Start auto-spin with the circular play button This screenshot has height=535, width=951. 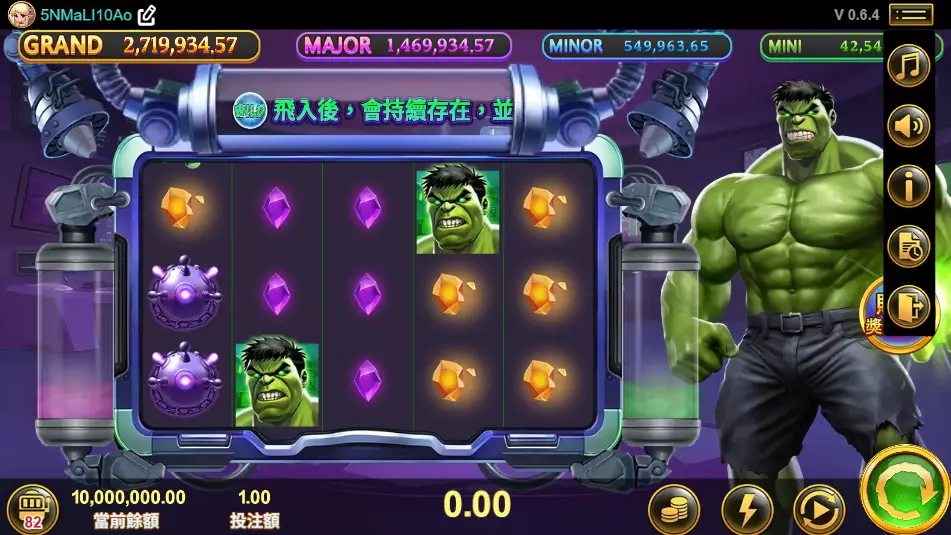(x=819, y=510)
